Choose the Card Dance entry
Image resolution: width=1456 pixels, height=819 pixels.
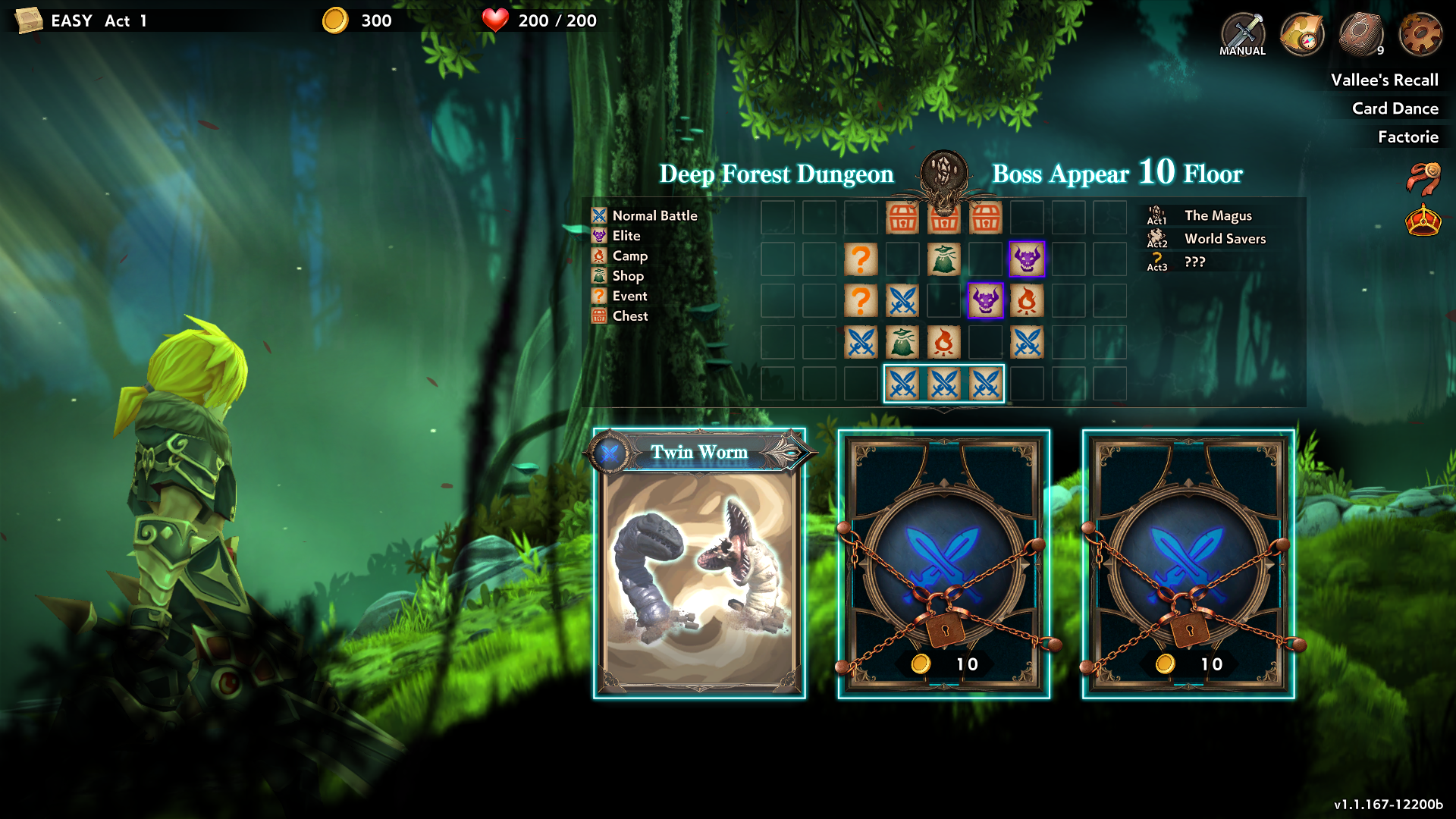click(1395, 108)
